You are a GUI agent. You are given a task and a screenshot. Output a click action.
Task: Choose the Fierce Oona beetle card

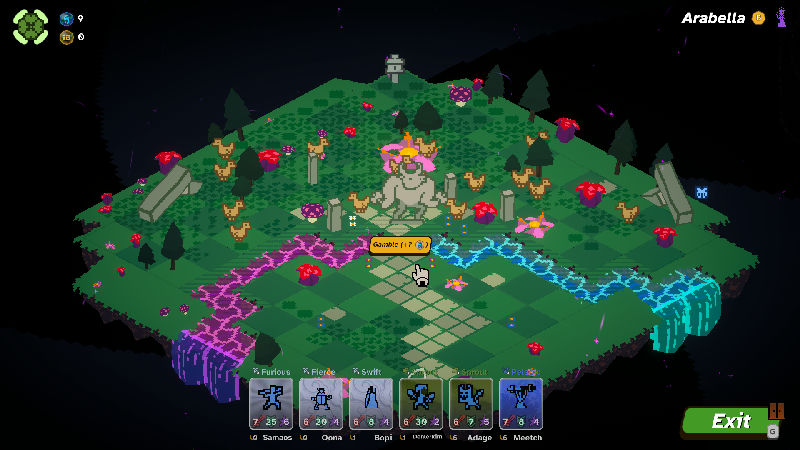[320, 404]
